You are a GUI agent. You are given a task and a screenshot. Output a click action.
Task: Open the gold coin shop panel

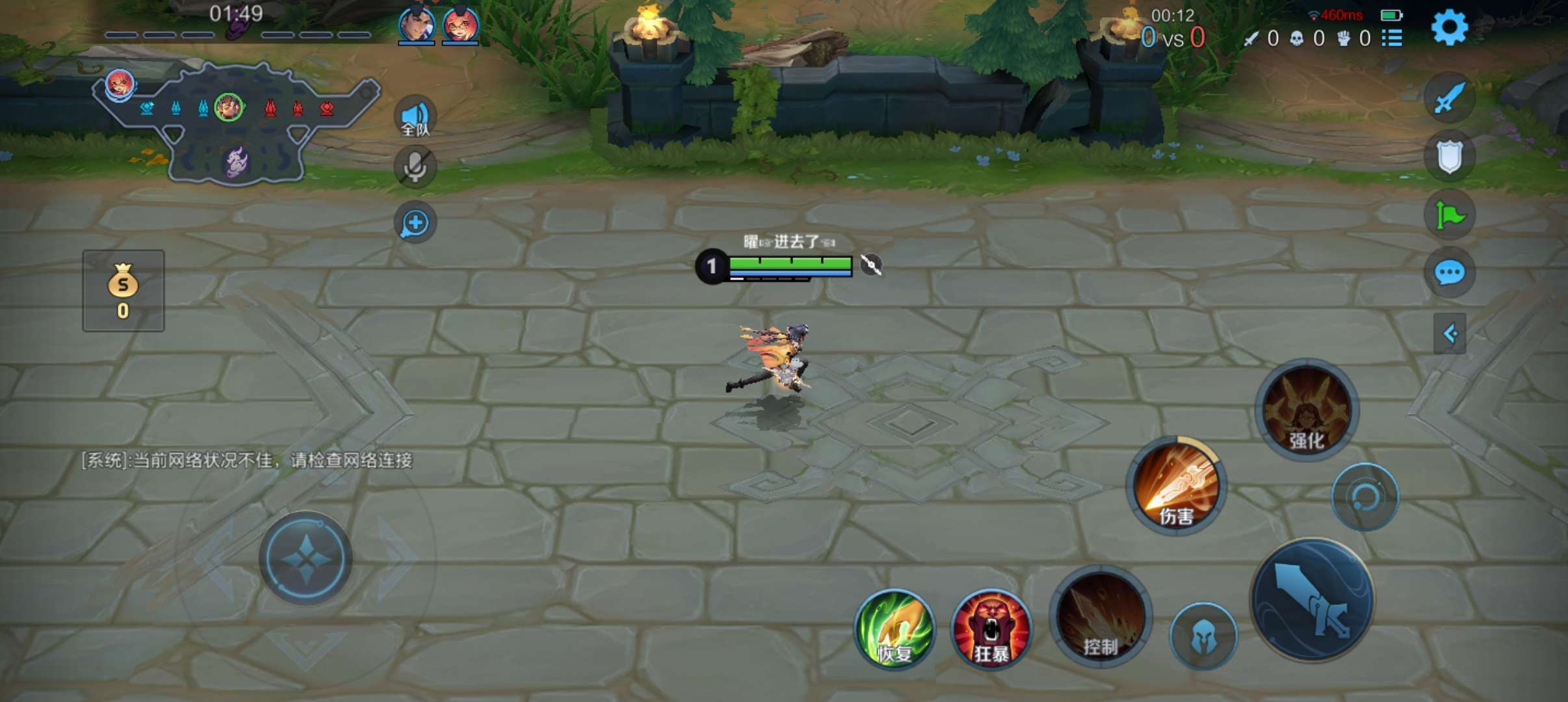point(123,291)
